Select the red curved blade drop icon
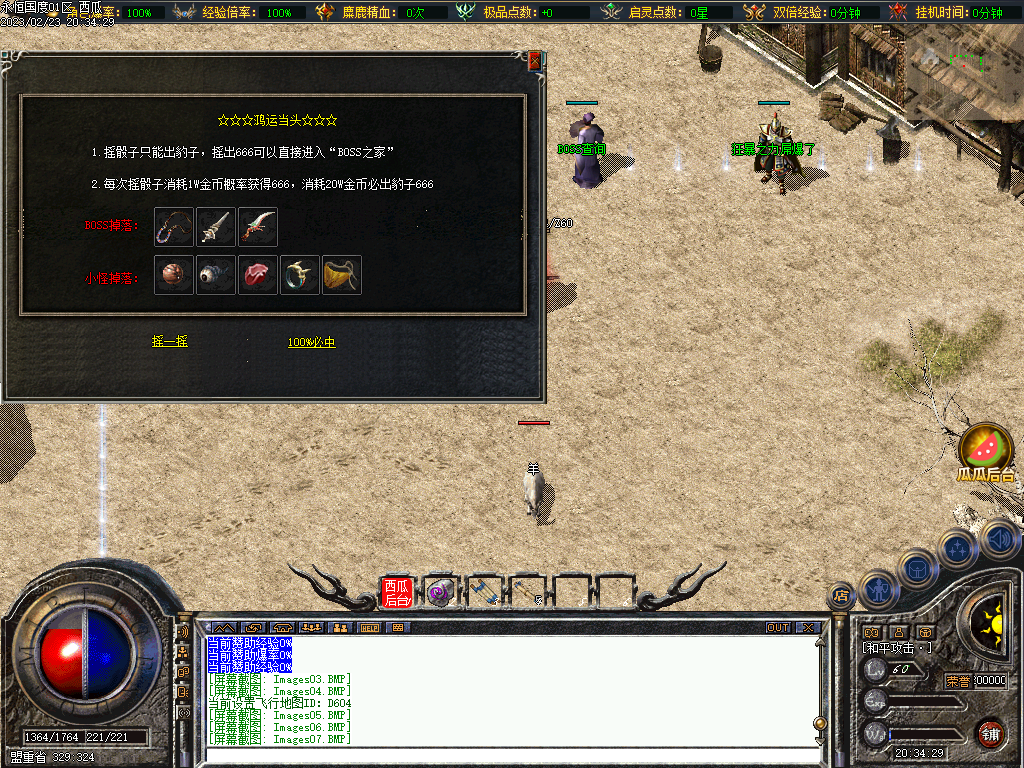Image resolution: width=1024 pixels, height=768 pixels. click(x=258, y=227)
